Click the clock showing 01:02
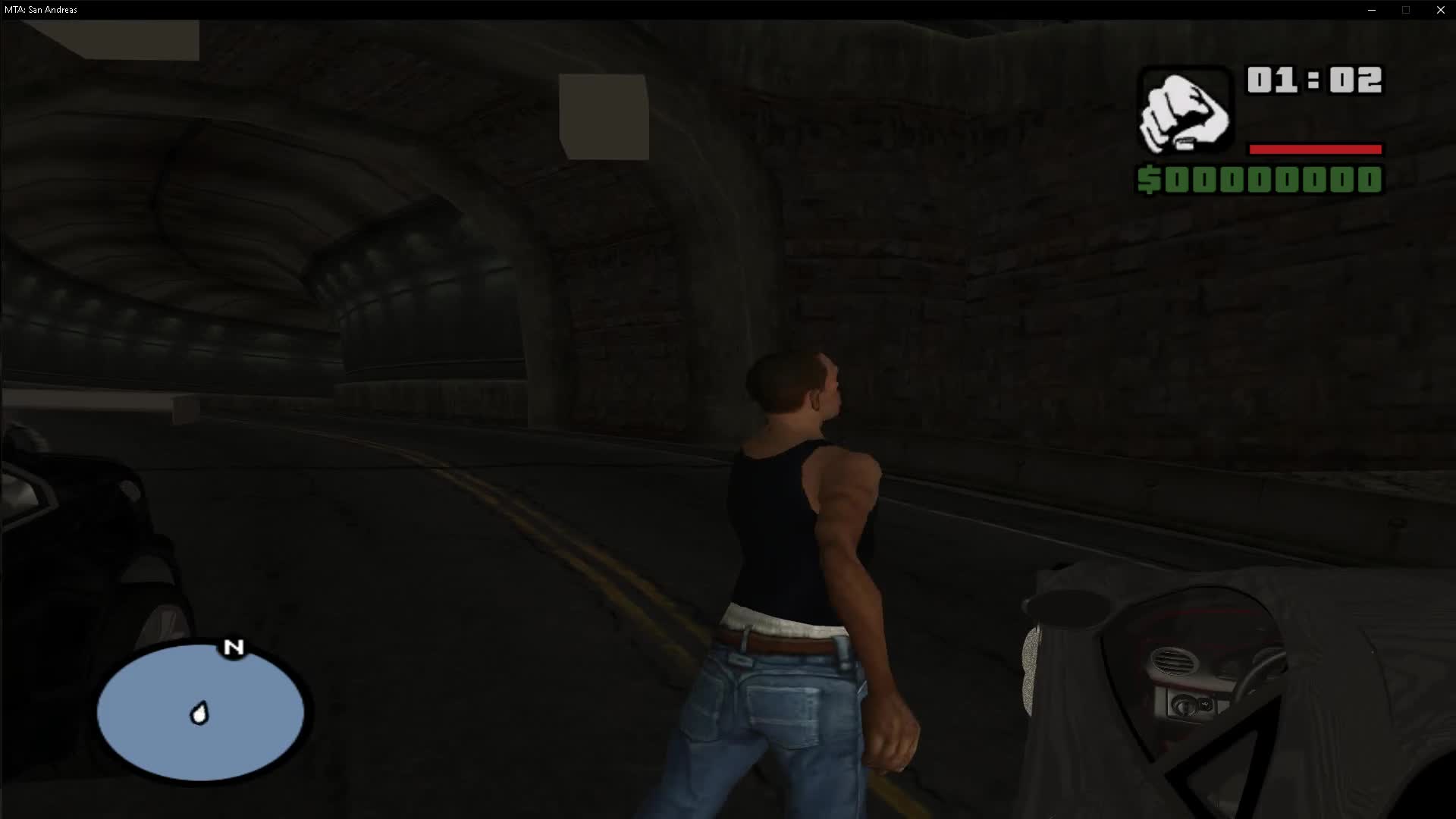 click(1314, 78)
